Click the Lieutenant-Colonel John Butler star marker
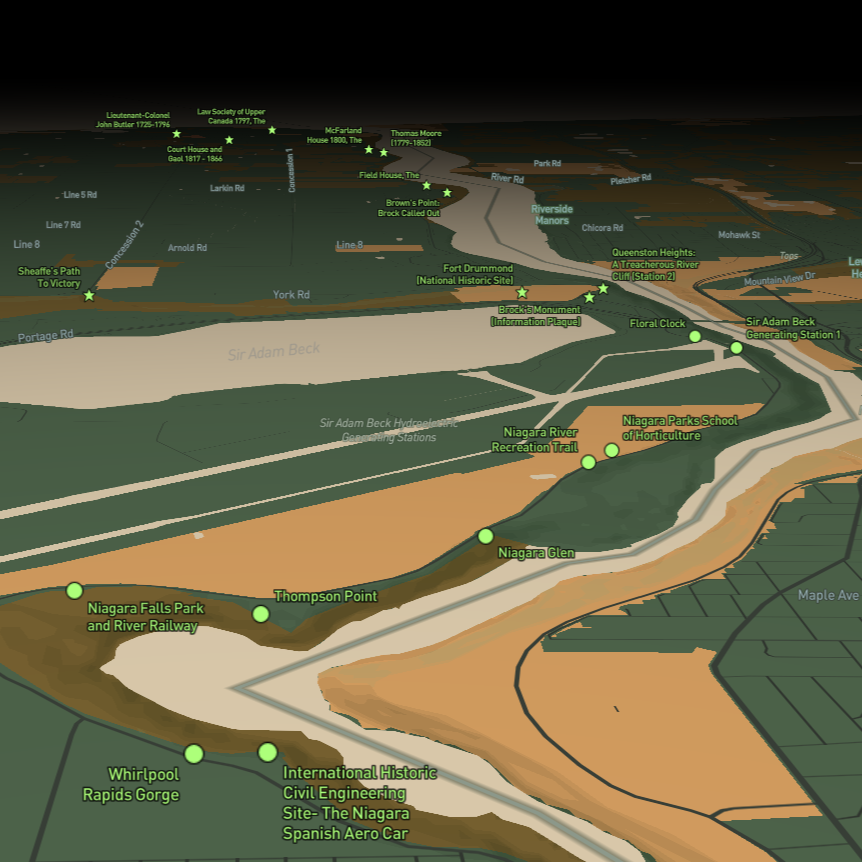This screenshot has width=862, height=862. coord(177,134)
